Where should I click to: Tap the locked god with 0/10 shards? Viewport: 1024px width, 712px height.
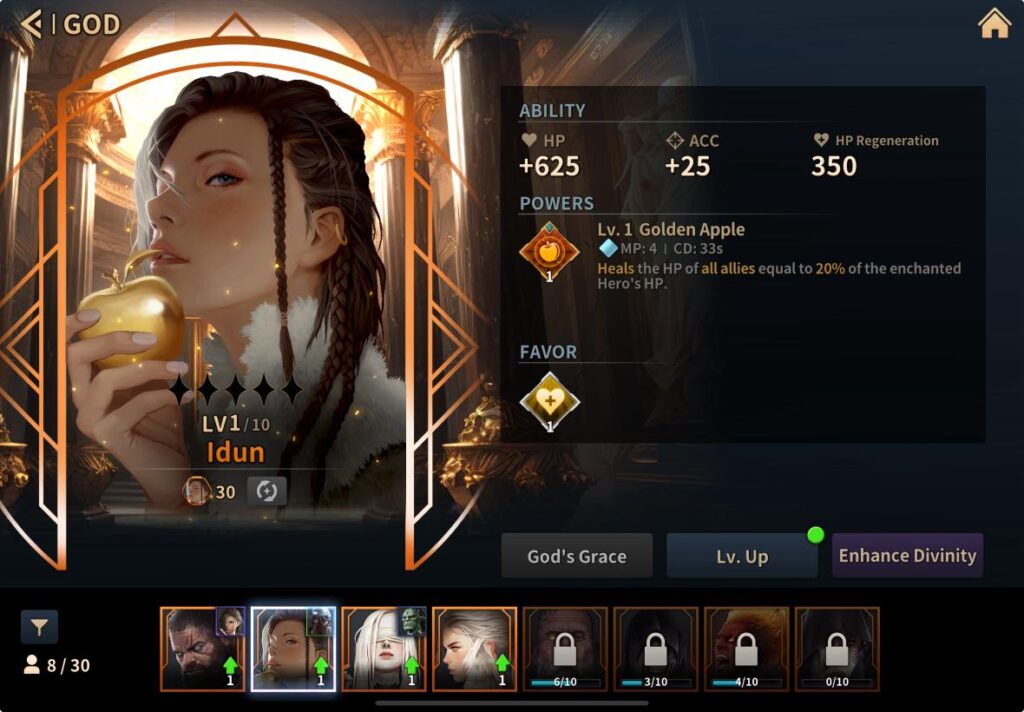pos(837,649)
